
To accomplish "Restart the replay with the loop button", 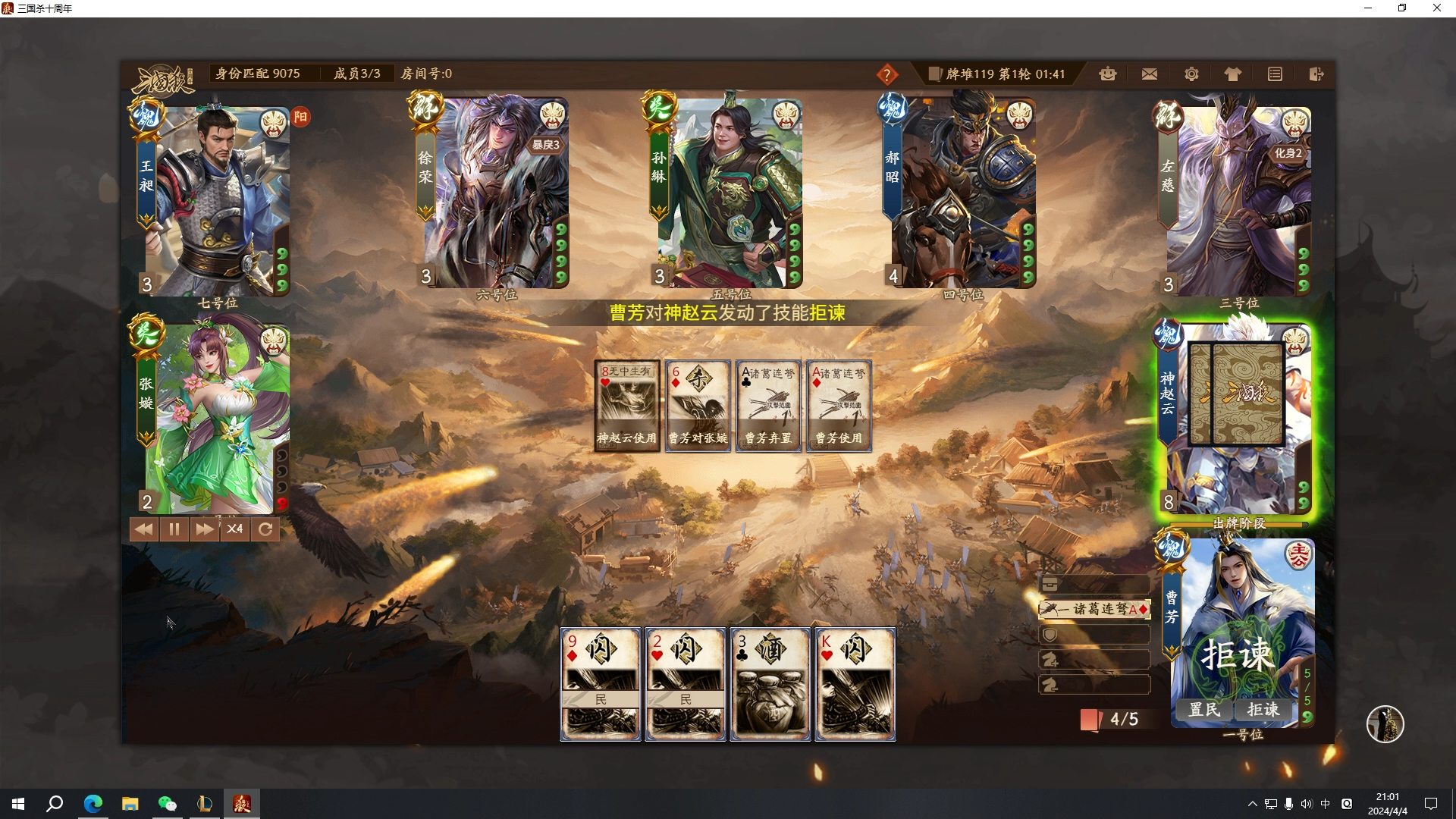I will click(265, 529).
